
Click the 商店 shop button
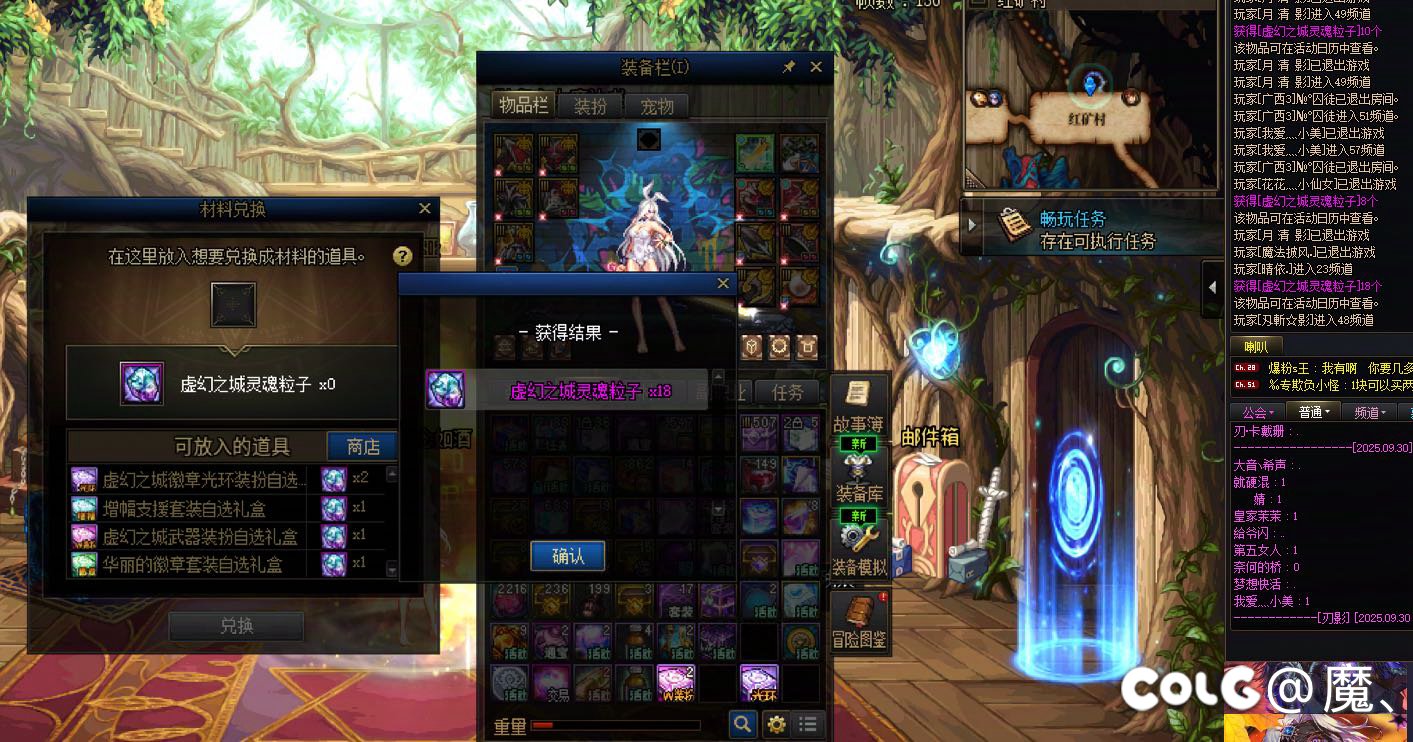point(362,447)
